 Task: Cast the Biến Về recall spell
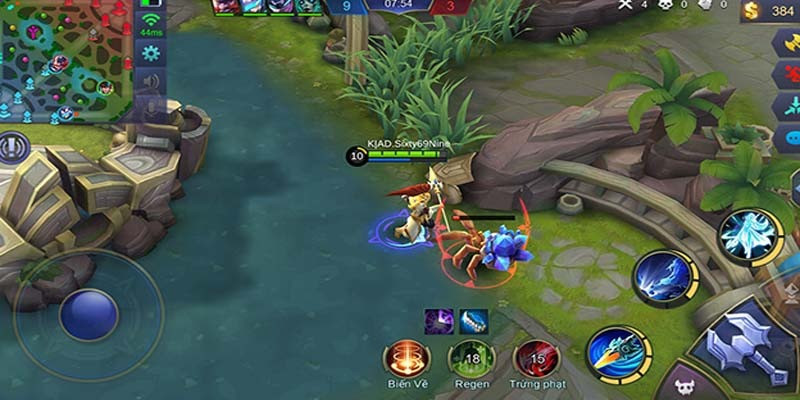(407, 358)
